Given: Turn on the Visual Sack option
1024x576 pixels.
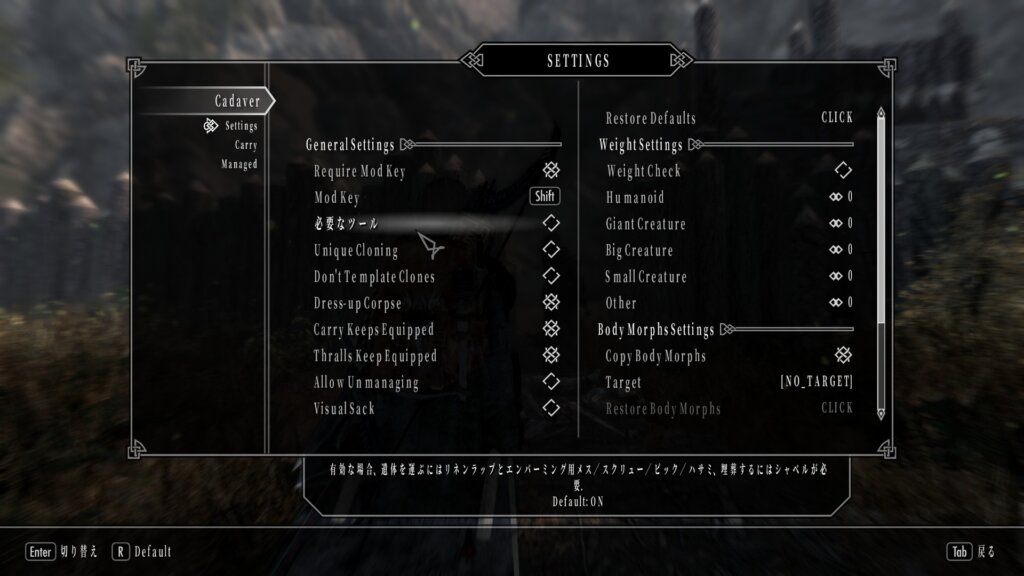Looking at the screenshot, I should 550,407.
